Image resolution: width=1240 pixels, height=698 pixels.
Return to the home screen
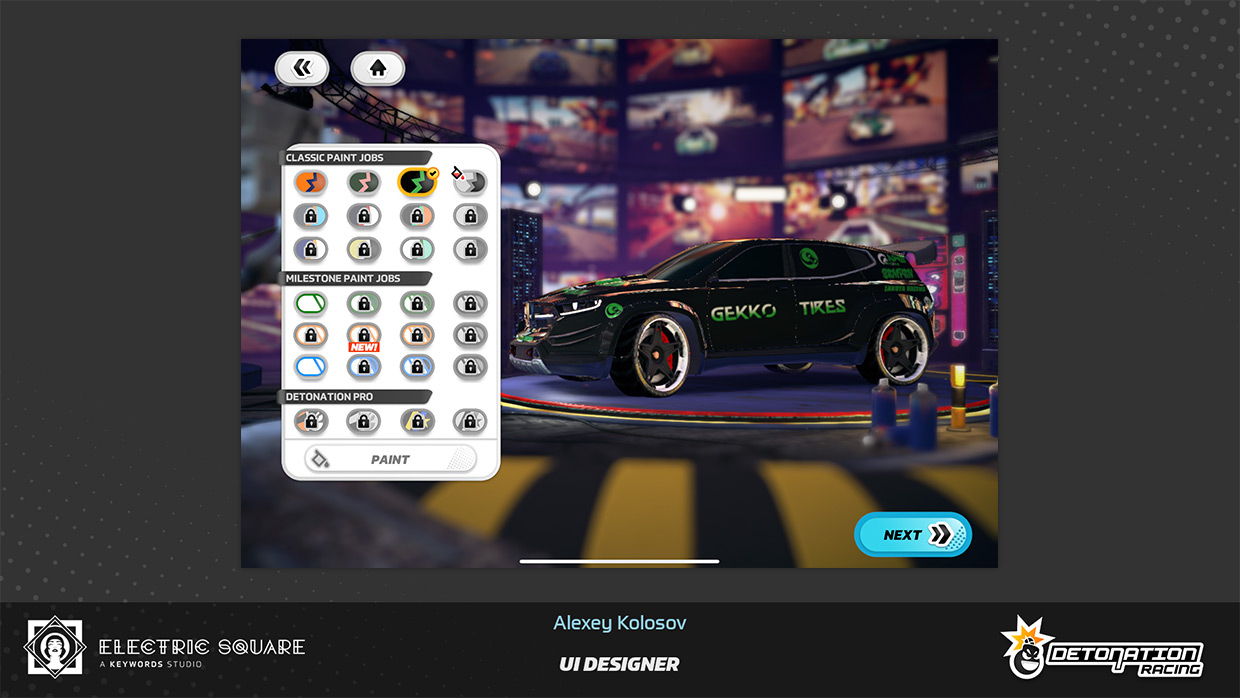pyautogui.click(x=377, y=68)
